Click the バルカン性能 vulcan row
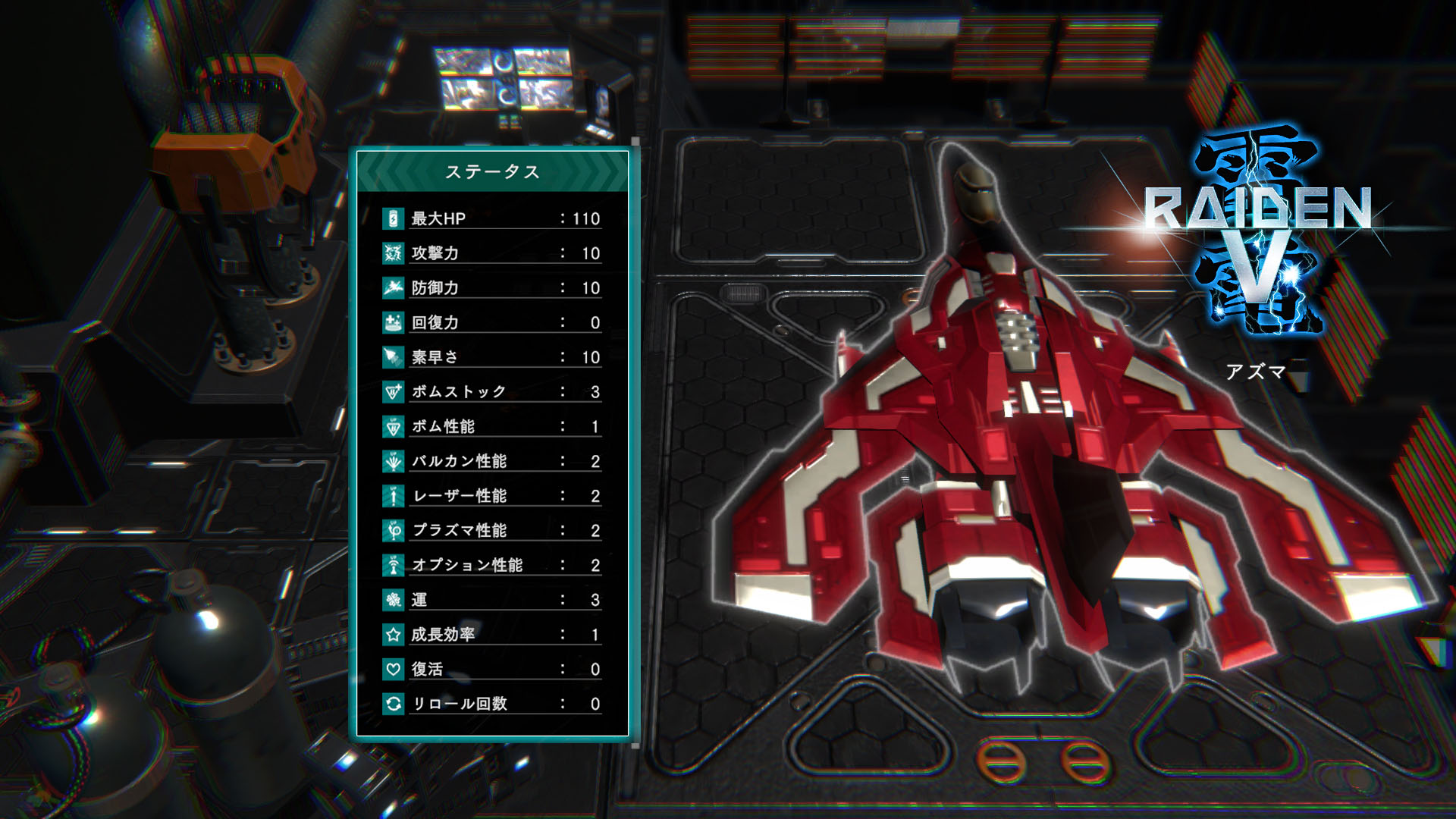Viewport: 1456px width, 819px height. pyautogui.click(x=492, y=461)
